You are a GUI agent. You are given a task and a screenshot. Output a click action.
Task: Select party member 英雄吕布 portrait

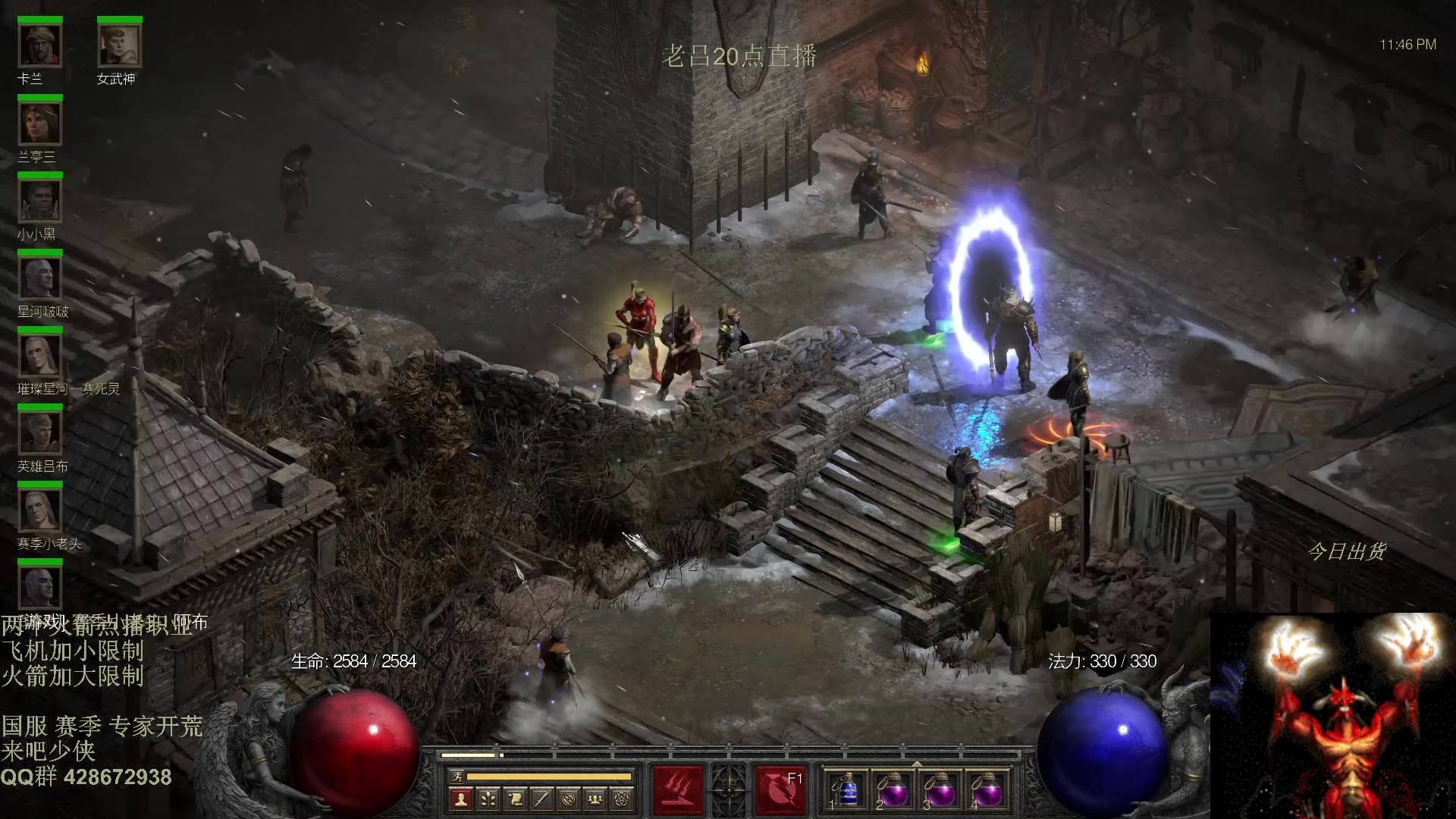pyautogui.click(x=39, y=433)
